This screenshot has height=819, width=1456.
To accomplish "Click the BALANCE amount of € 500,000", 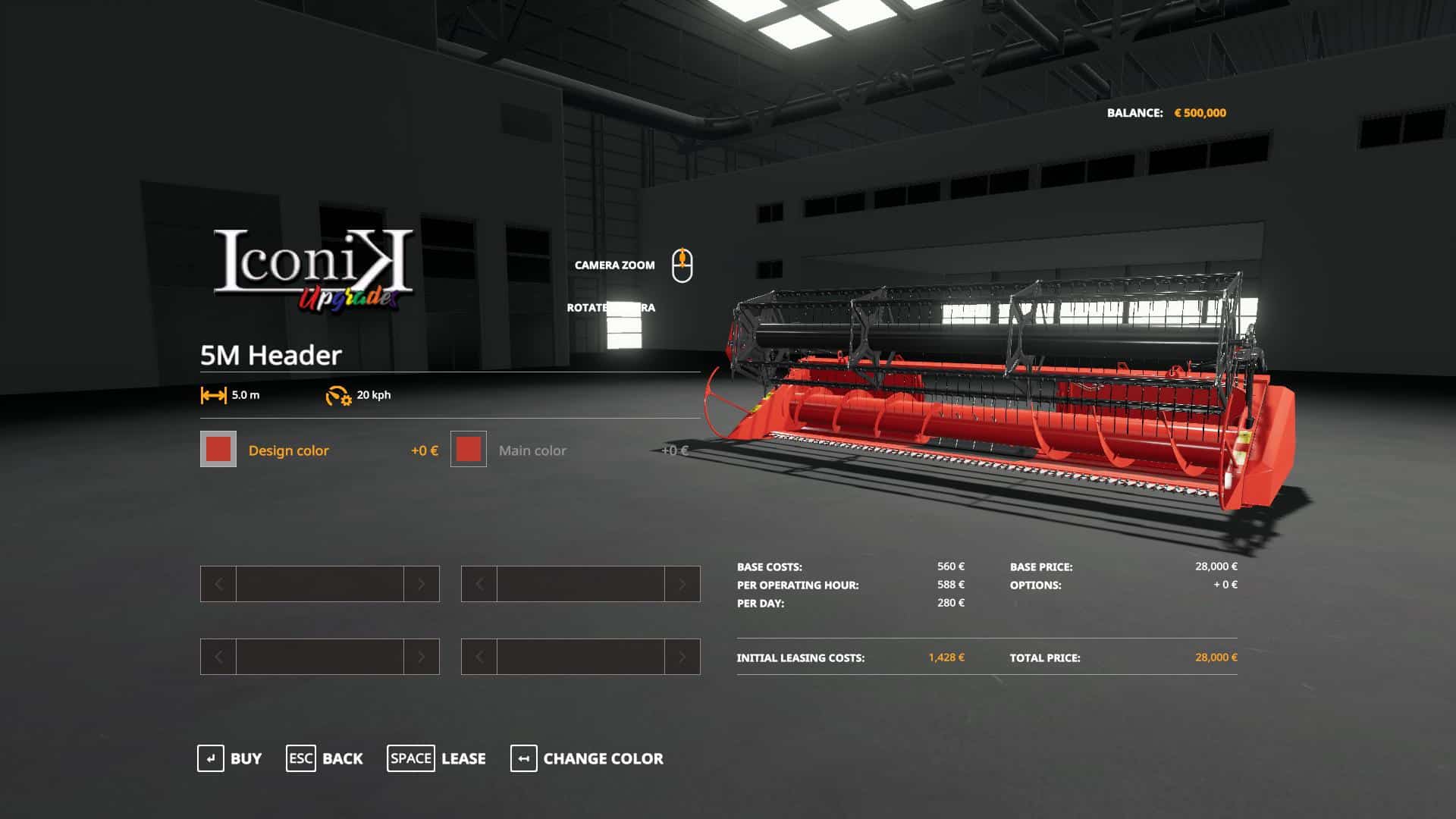I will click(x=1200, y=111).
